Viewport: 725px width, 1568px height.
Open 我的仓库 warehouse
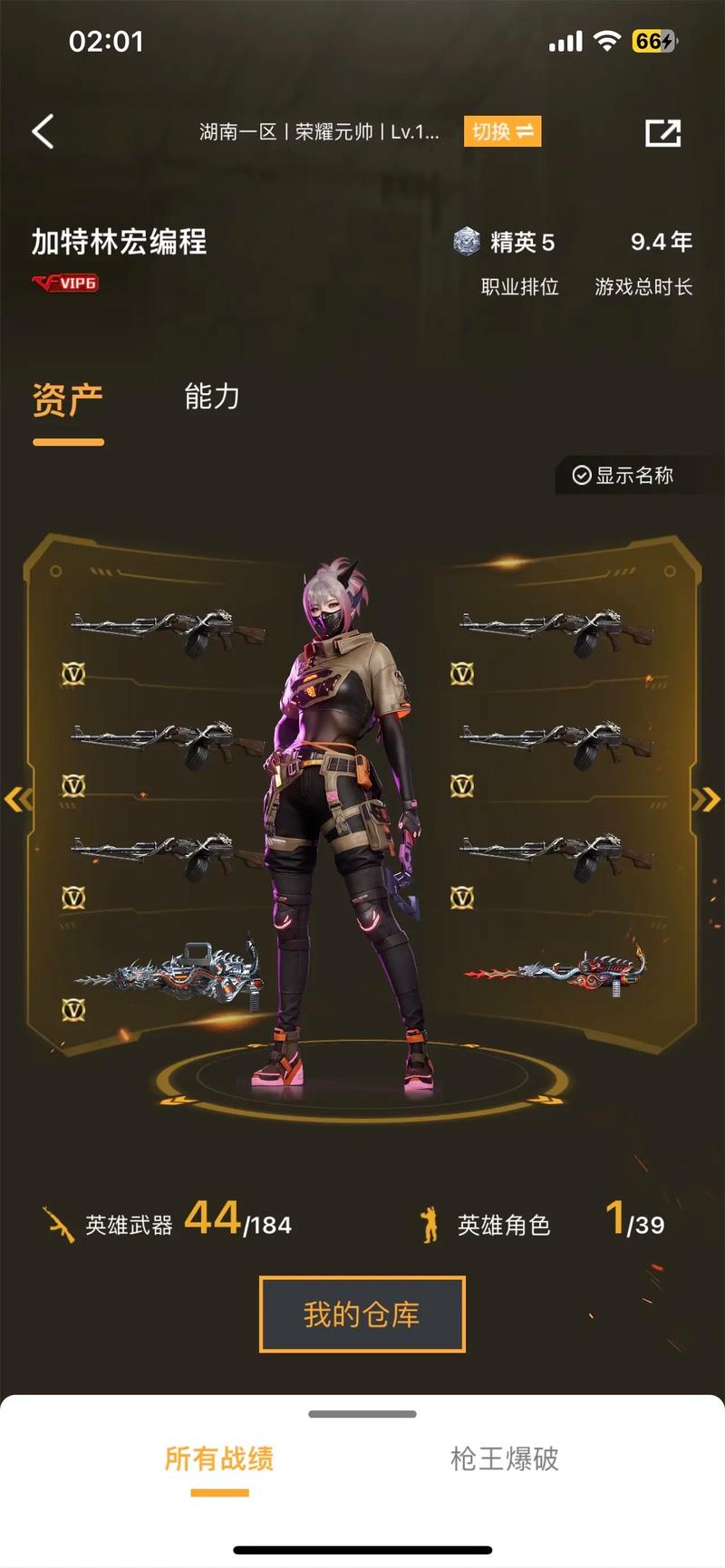point(362,1314)
